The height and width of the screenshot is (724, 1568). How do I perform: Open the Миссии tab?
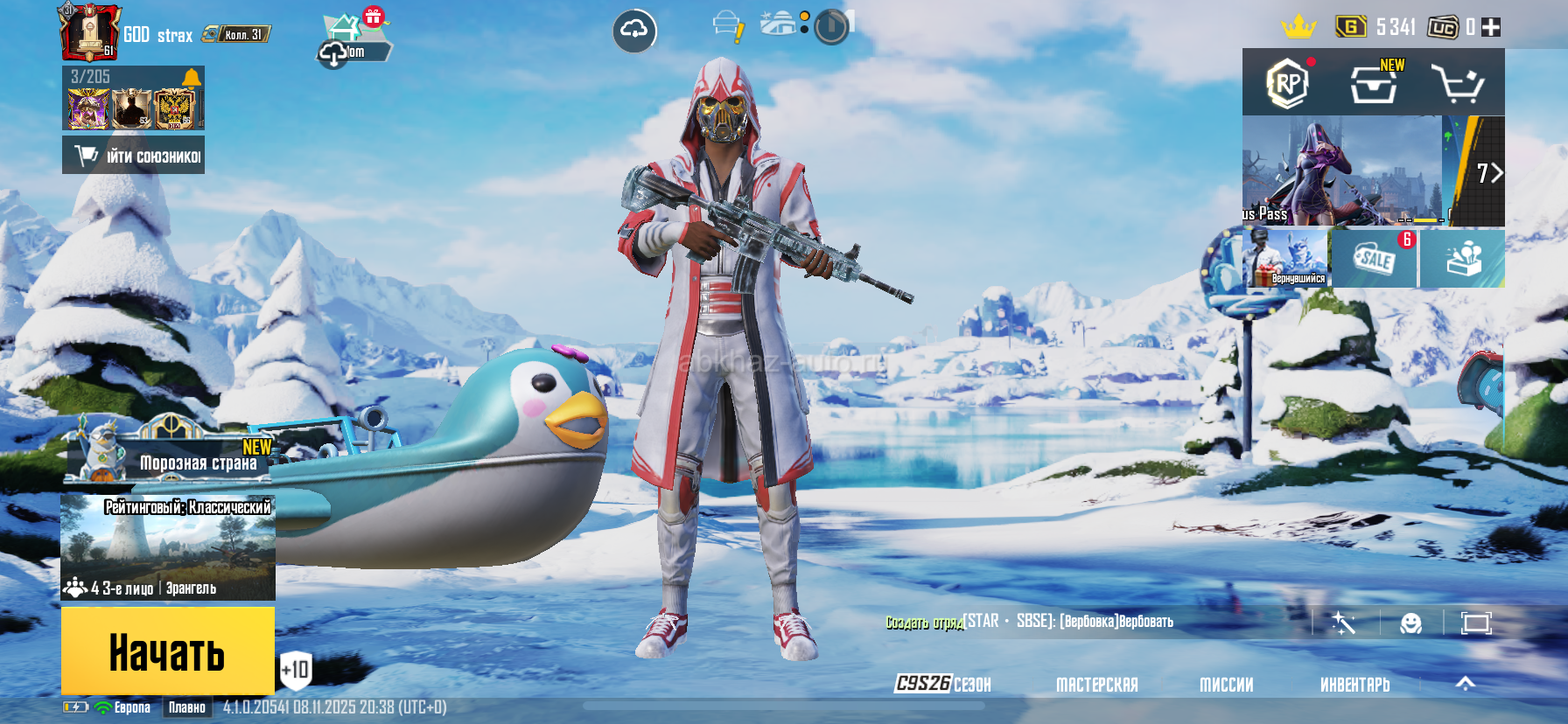[1226, 685]
